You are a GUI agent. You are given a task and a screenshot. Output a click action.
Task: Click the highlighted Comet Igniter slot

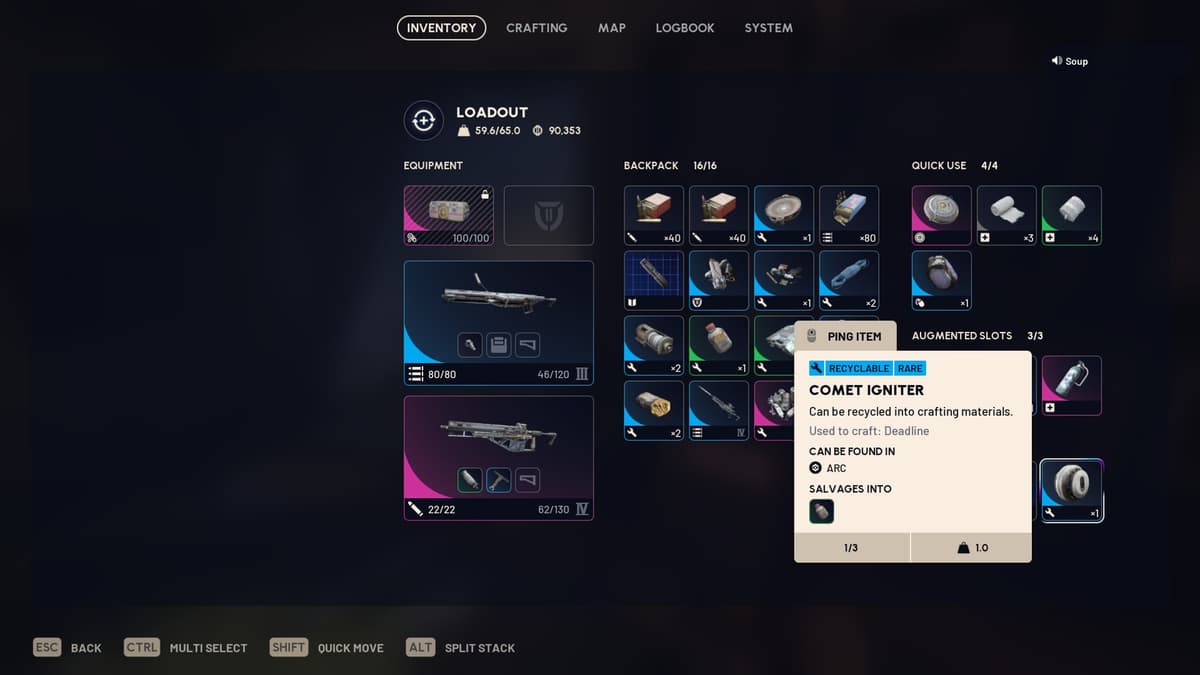point(1071,490)
